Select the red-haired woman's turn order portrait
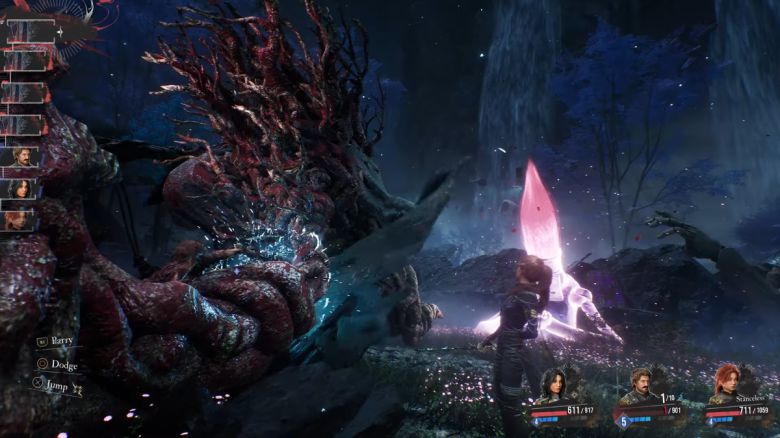The image size is (780, 438). 21,219
